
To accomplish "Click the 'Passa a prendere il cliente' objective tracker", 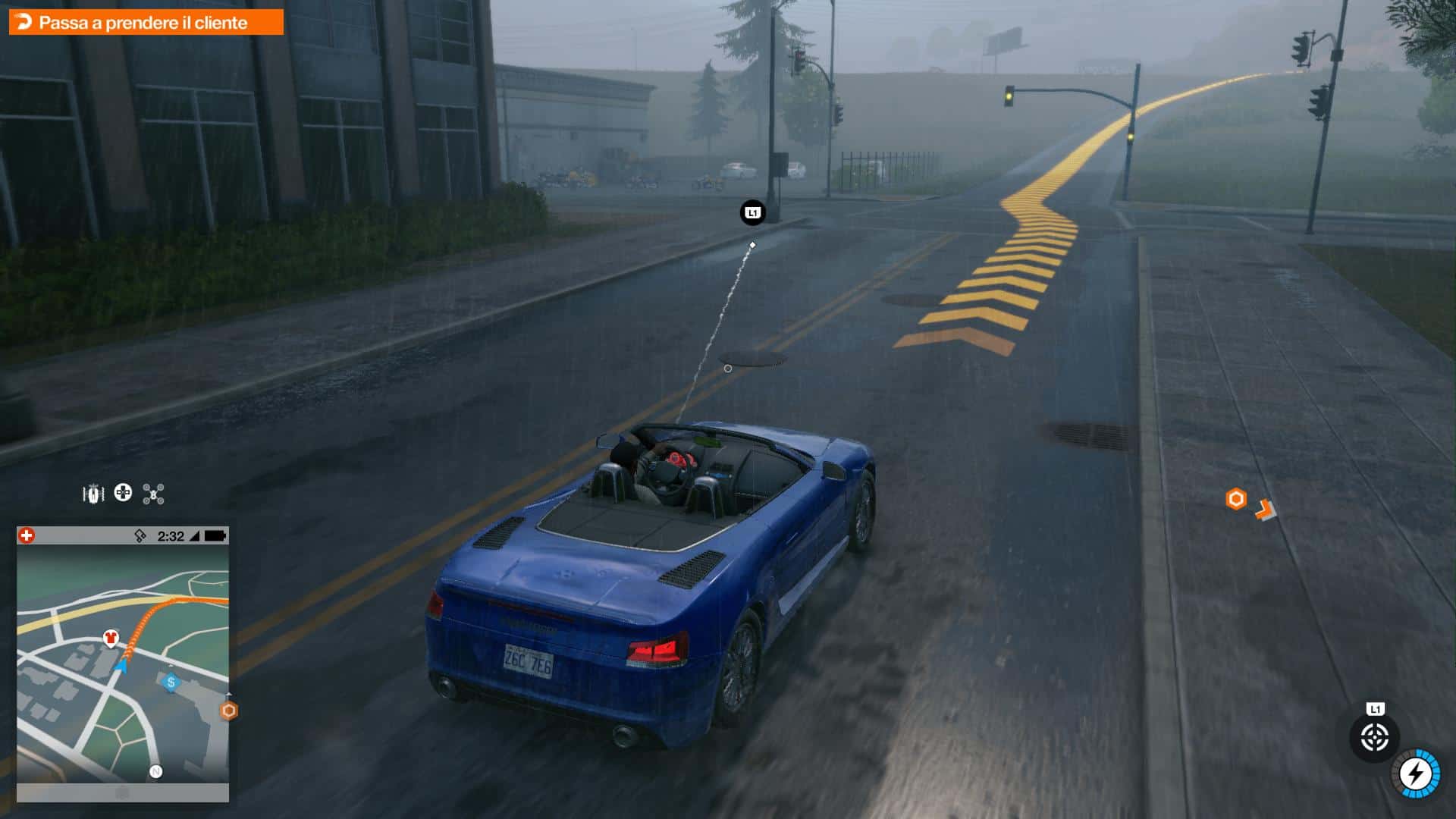I will point(145,23).
